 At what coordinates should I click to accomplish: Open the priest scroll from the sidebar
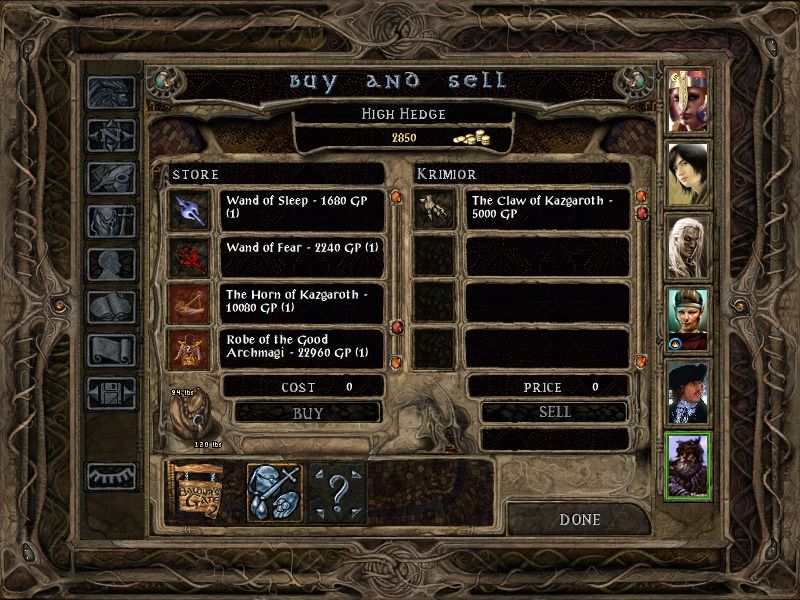click(112, 349)
